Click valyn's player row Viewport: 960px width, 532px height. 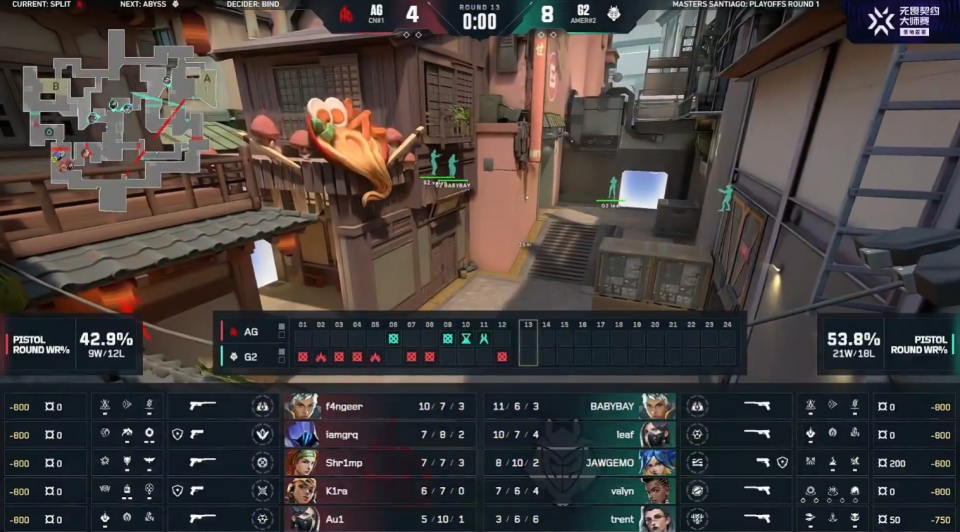tap(580, 491)
